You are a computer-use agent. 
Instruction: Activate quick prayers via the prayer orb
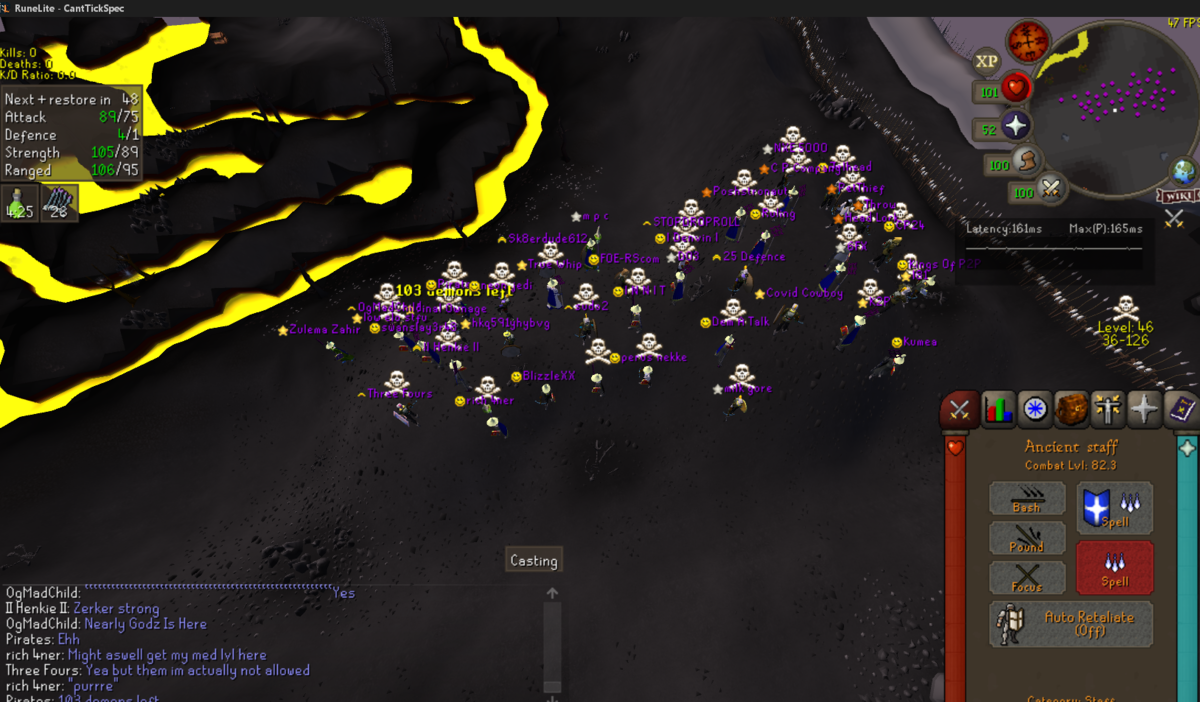click(1016, 126)
